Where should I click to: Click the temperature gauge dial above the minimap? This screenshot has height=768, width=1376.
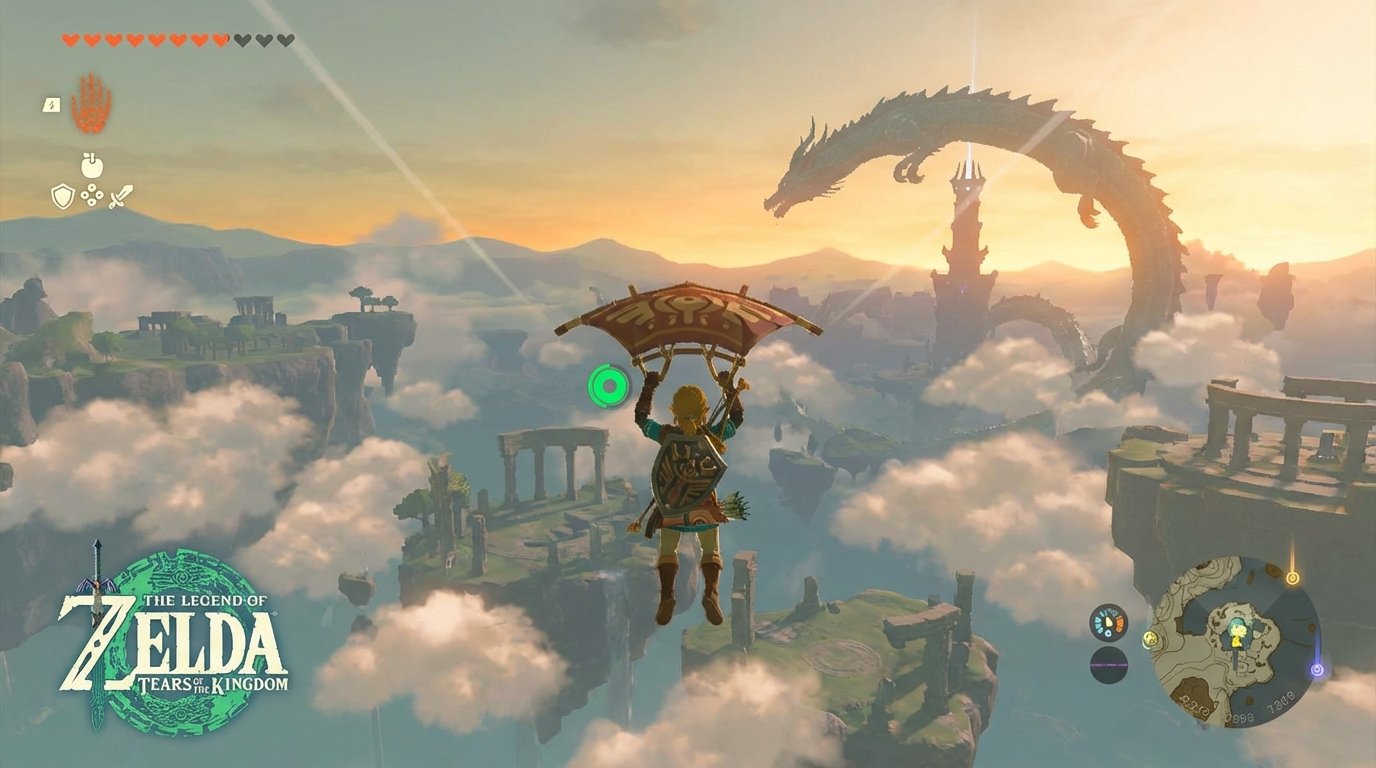[1106, 622]
